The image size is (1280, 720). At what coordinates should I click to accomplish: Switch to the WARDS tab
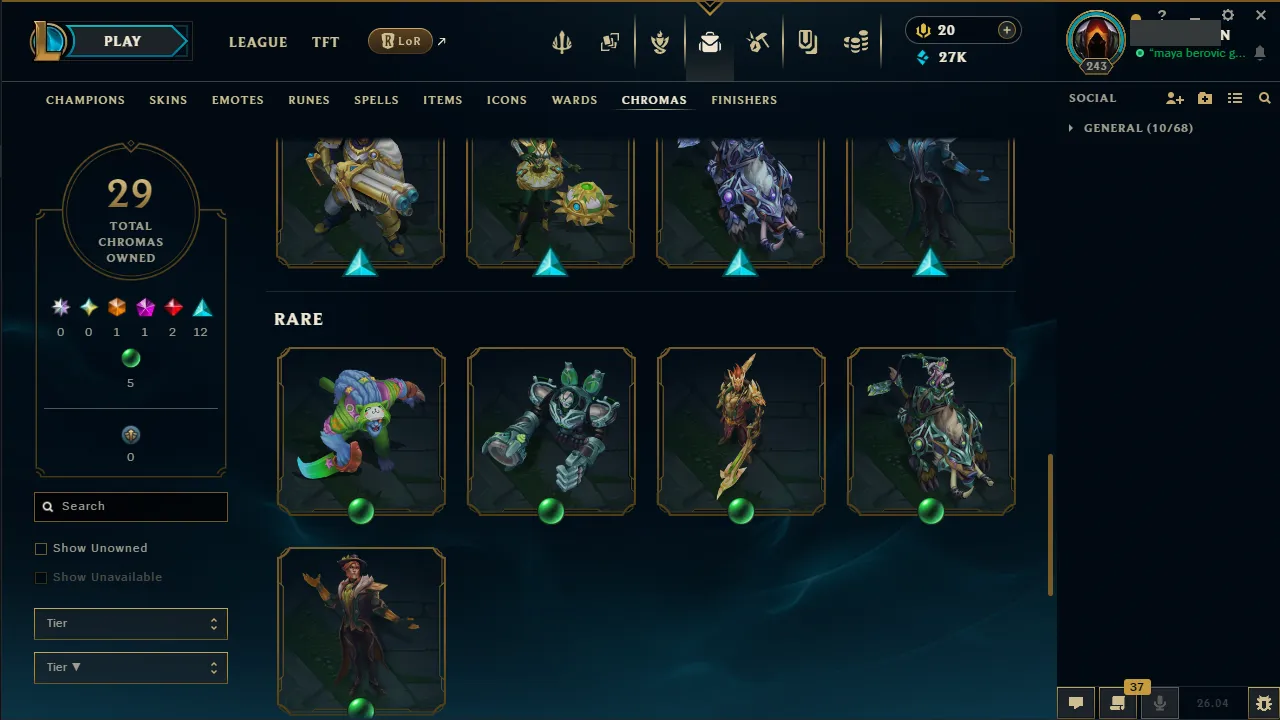(x=574, y=100)
